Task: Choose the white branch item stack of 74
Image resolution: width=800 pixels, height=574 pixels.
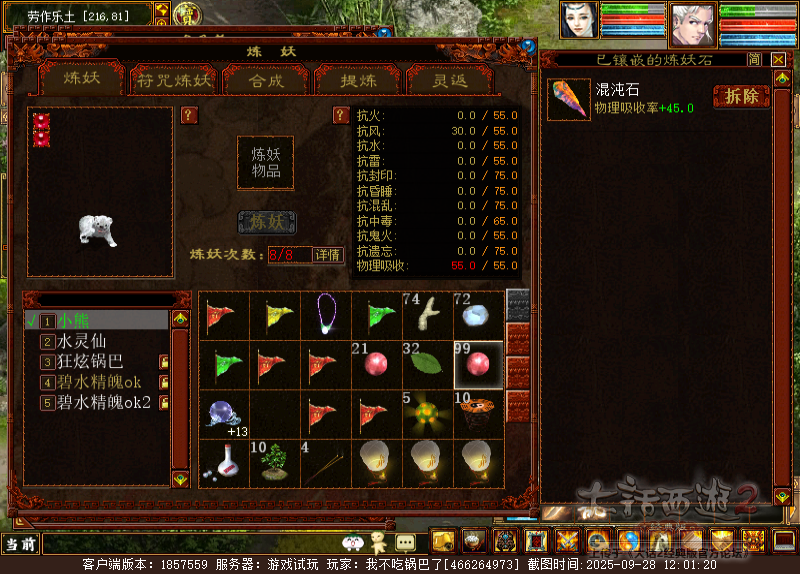Action: pos(427,314)
